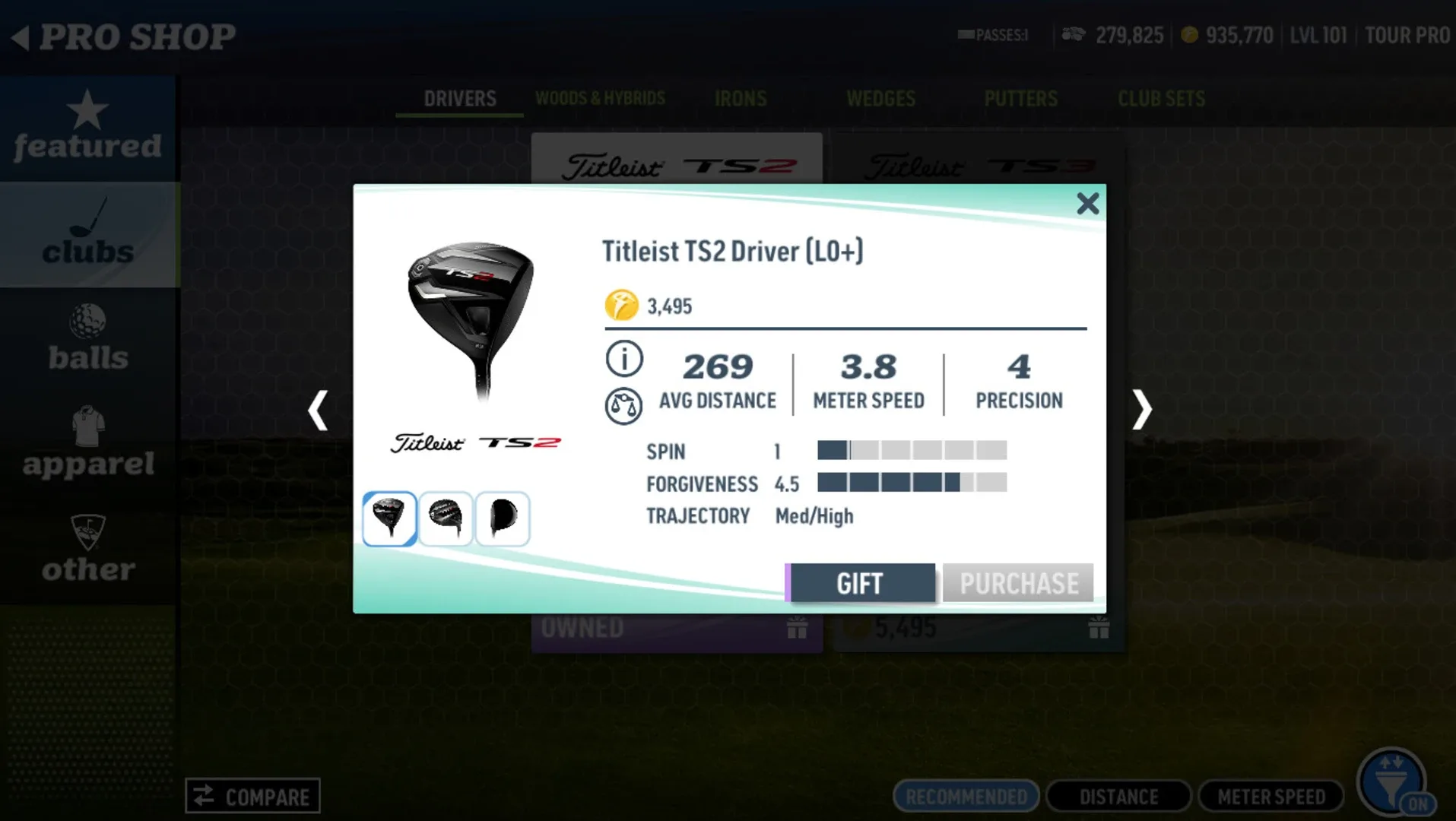Open the Compare button
This screenshot has width=1456, height=821.
coord(252,796)
